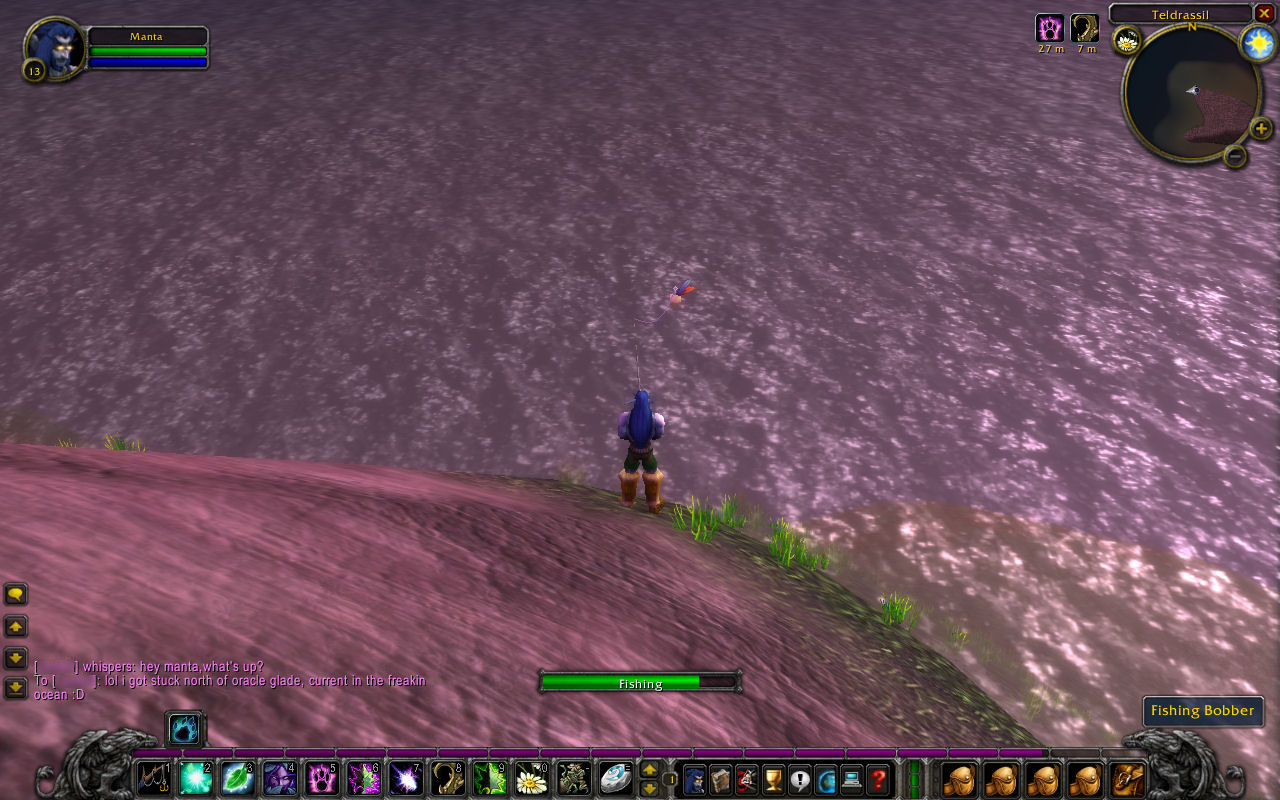Open the backpack bag slot
This screenshot has width=1280, height=800.
point(1128,778)
